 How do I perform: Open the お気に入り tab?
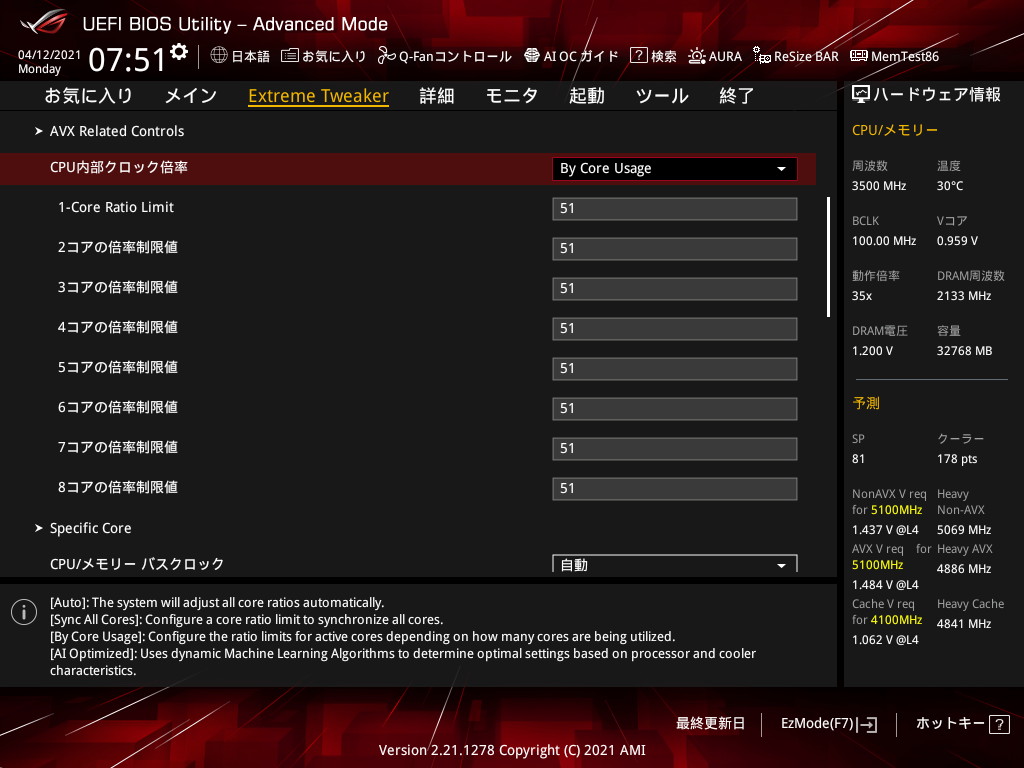(x=88, y=96)
